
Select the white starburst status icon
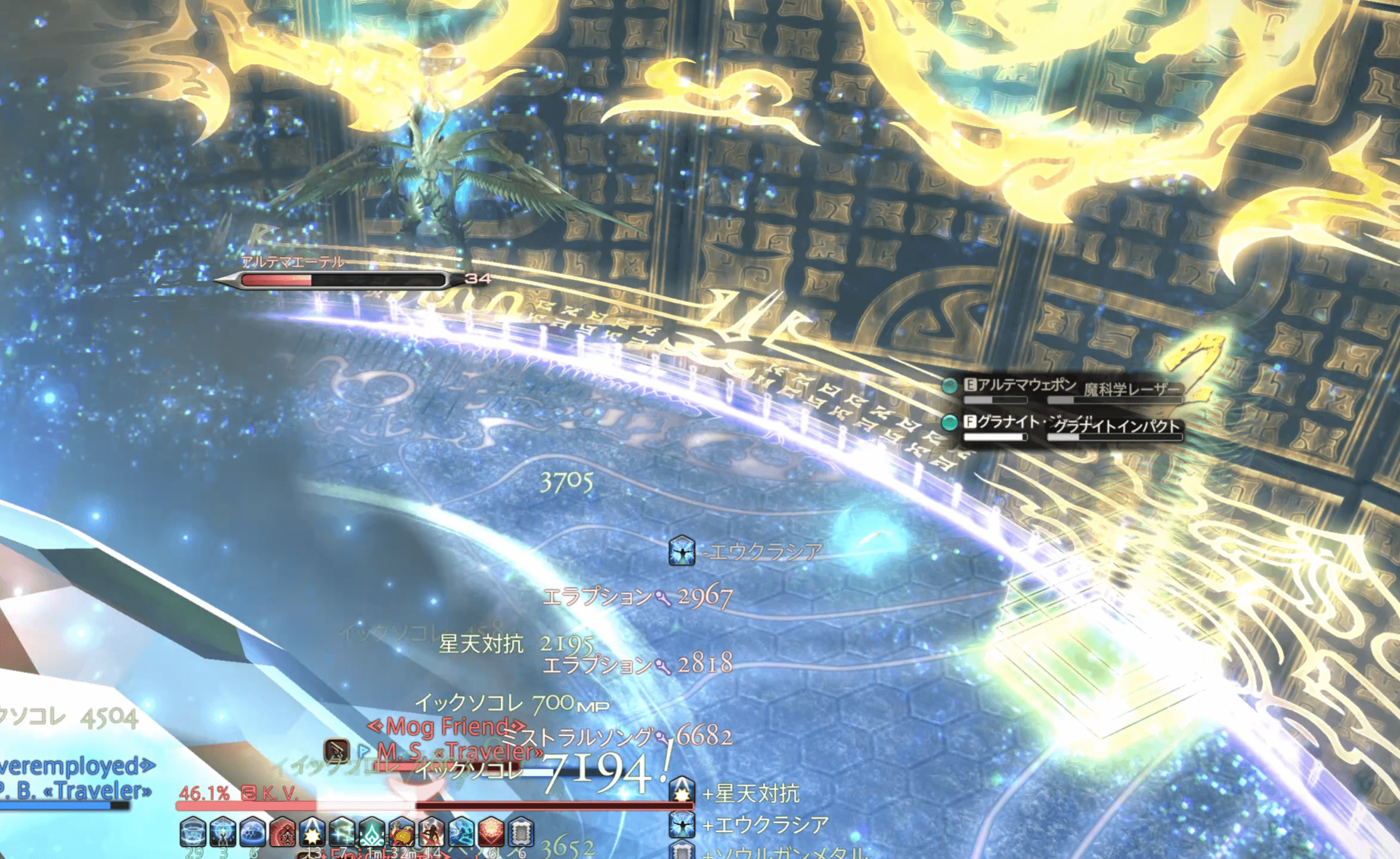point(312,832)
